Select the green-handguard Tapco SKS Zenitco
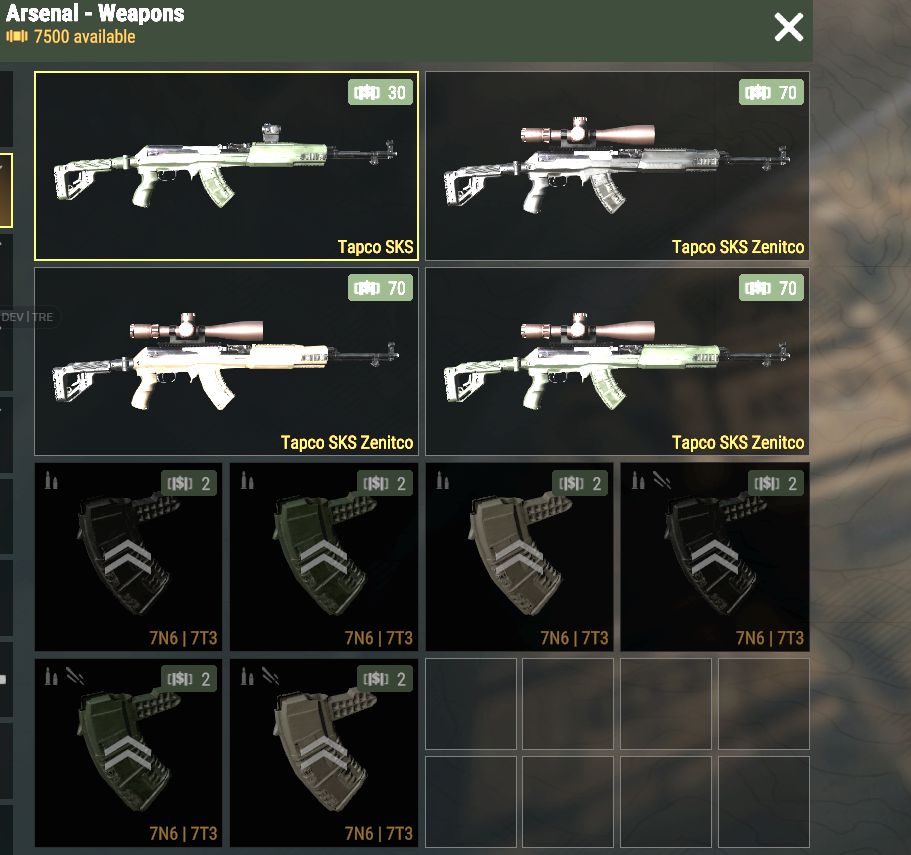911x855 pixels. pyautogui.click(x=617, y=362)
